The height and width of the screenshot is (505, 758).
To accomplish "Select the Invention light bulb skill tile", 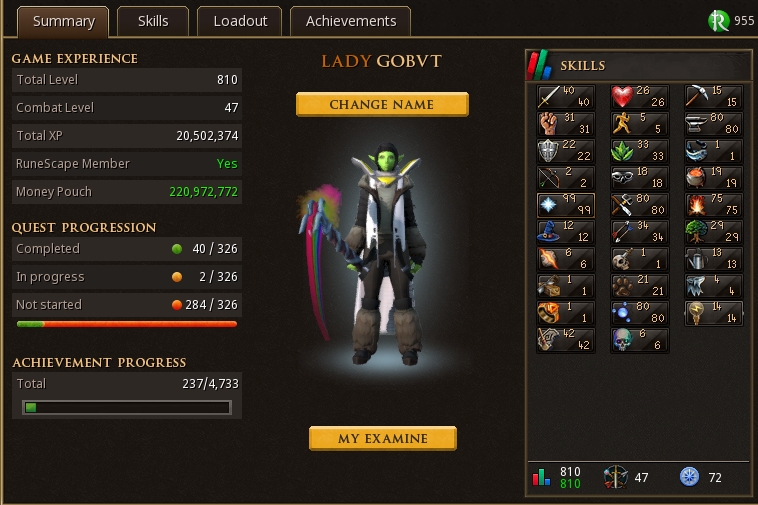I will [x=713, y=314].
